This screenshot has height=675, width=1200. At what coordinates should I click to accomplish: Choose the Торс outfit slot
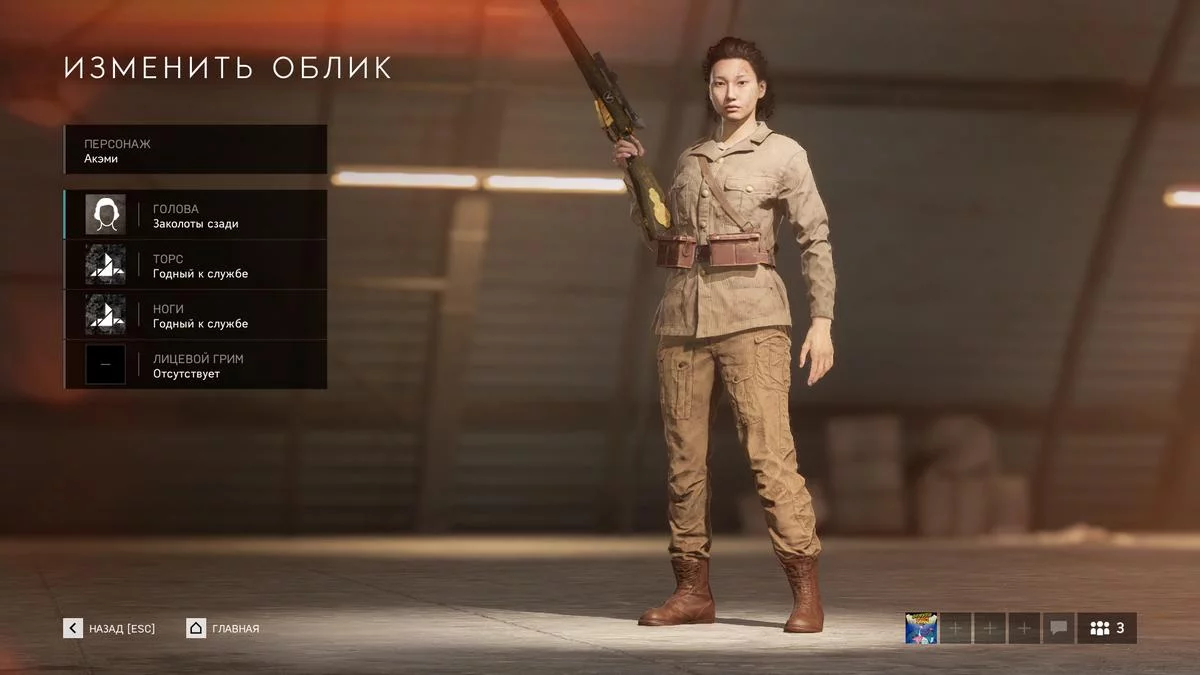click(196, 265)
